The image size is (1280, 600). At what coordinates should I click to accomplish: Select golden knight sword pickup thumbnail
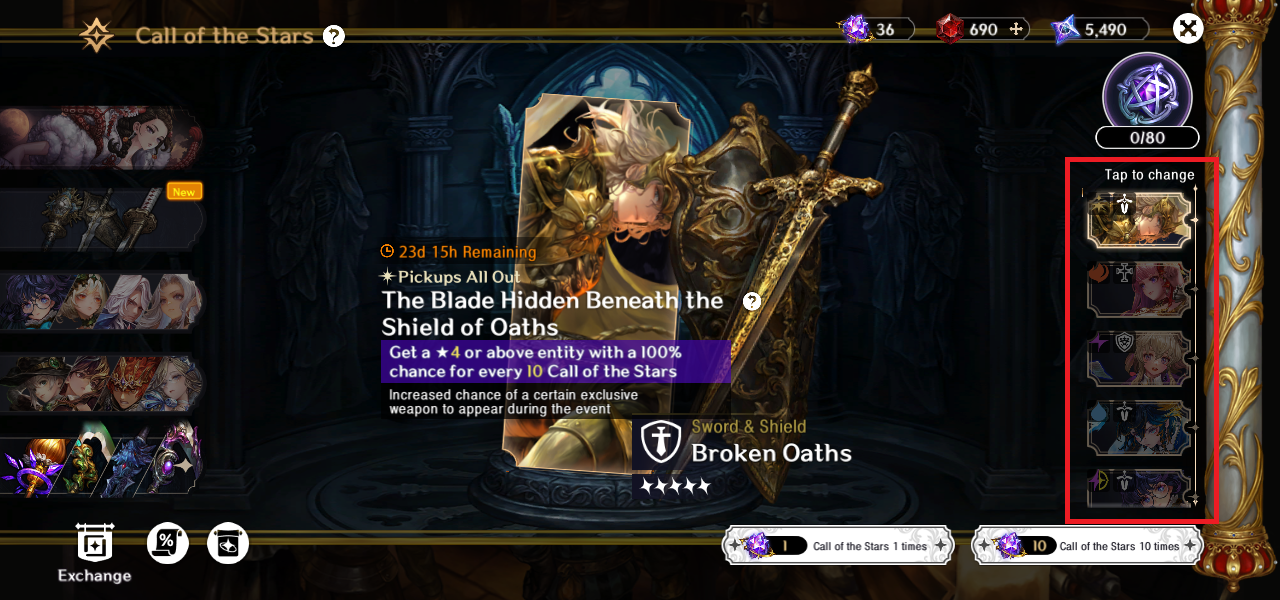[x=1139, y=219]
